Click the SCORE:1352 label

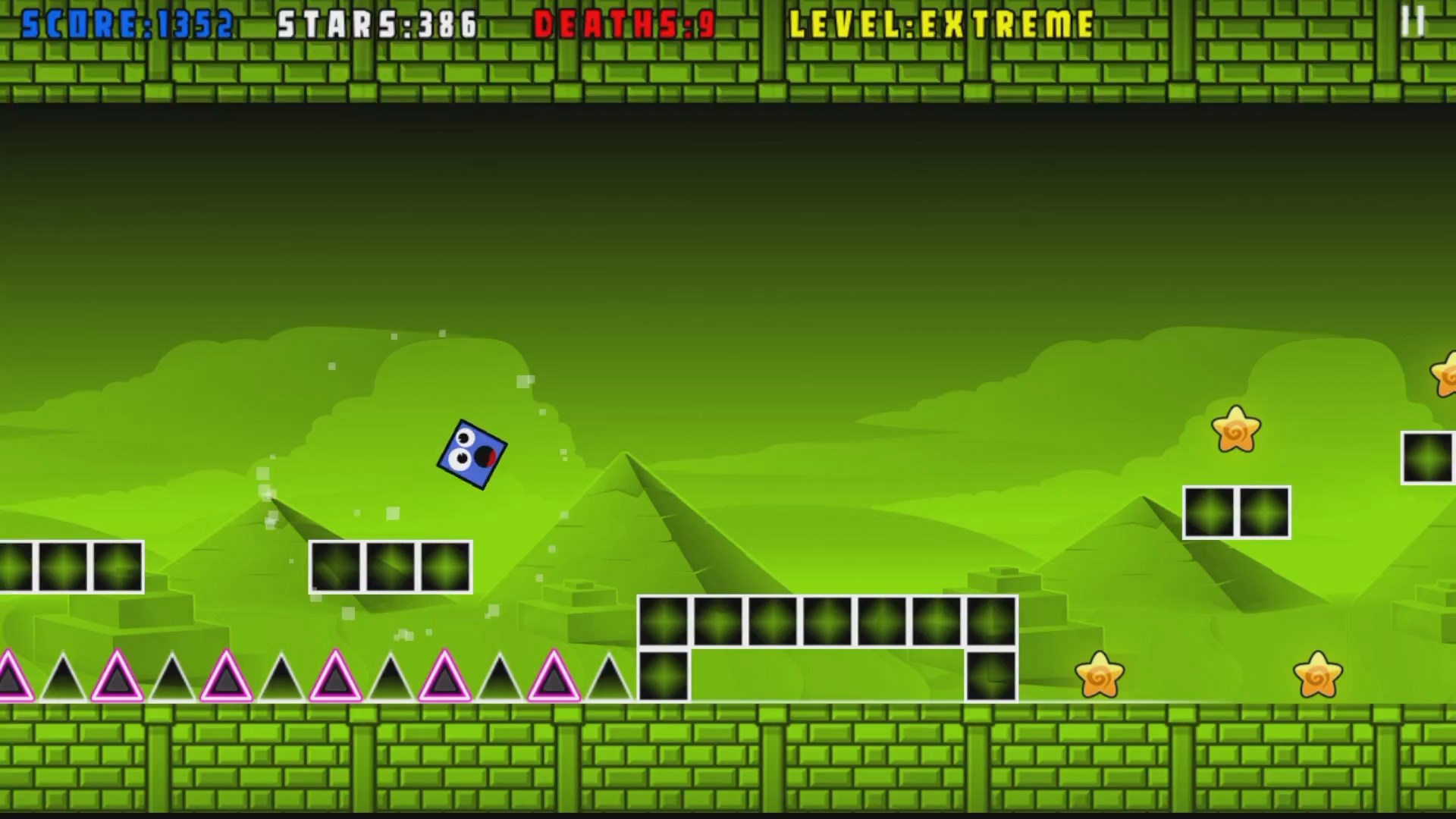click(121, 23)
